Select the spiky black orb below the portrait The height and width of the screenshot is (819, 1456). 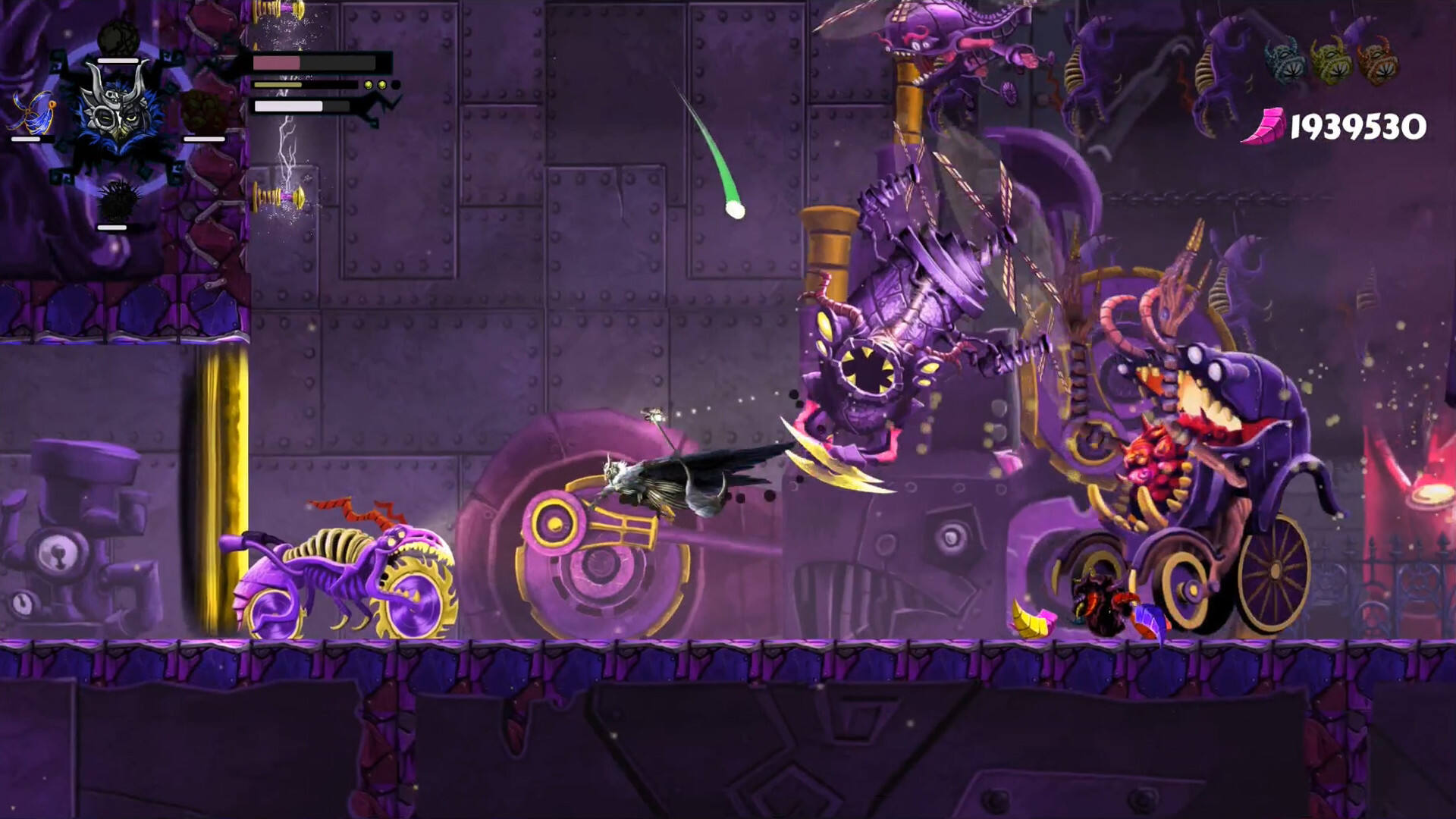pos(116,202)
